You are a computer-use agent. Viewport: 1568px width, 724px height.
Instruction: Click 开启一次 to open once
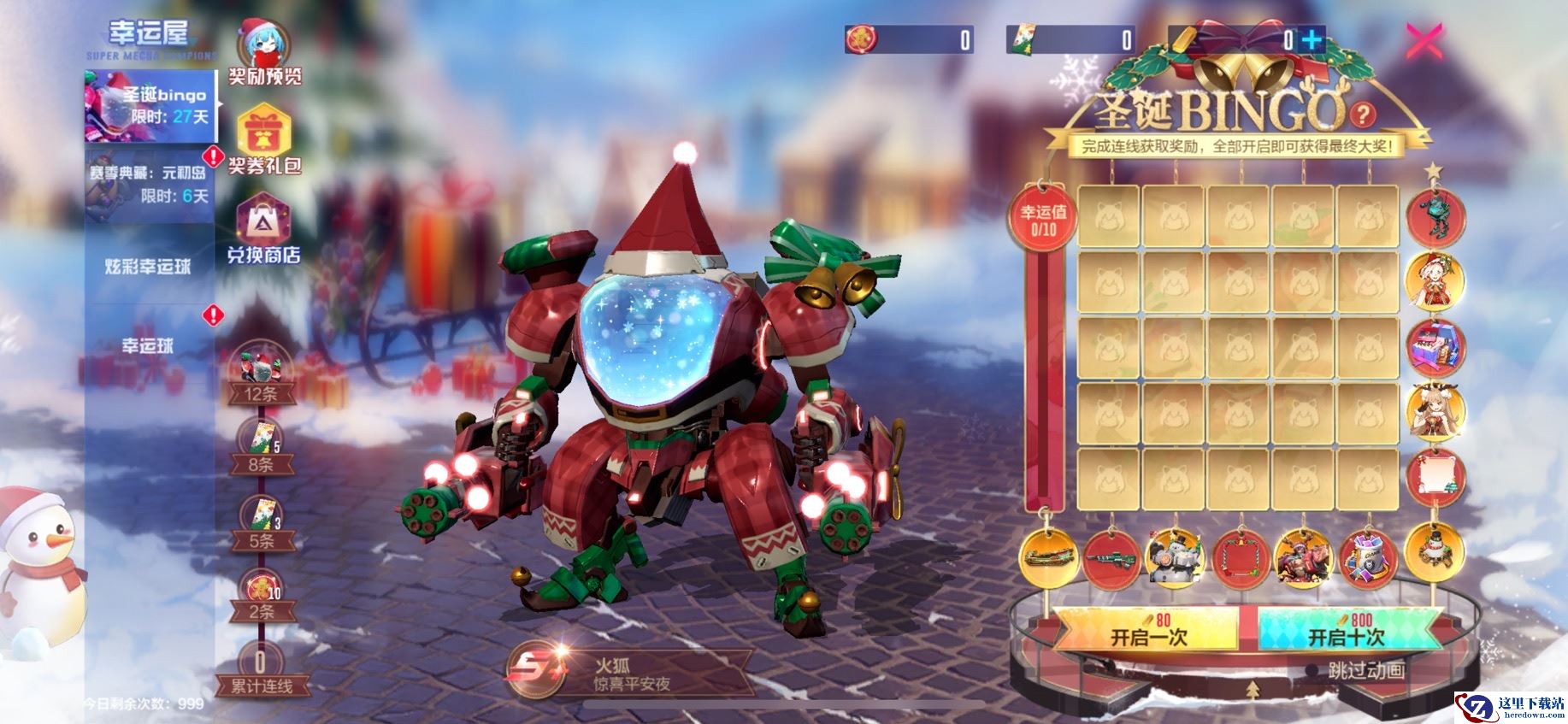1148,631
